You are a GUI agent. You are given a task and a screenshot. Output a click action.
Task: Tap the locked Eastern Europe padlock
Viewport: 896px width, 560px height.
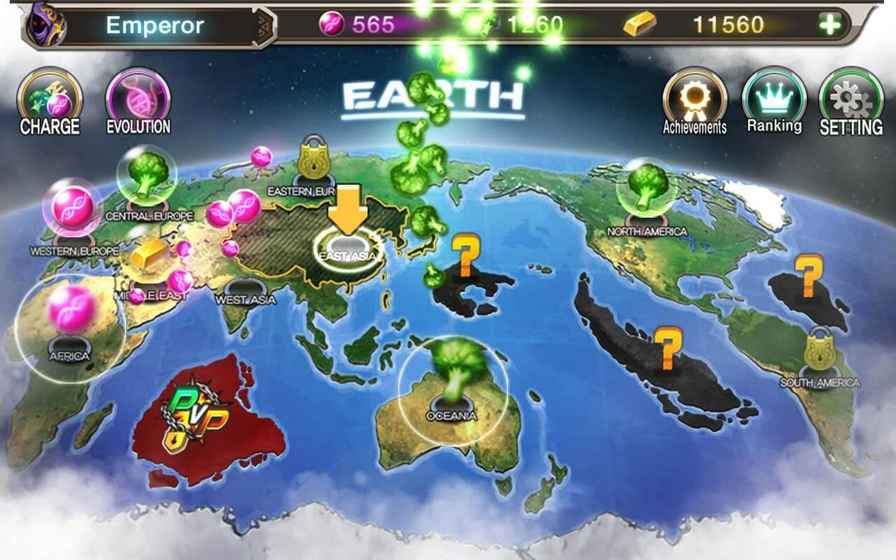coord(315,158)
